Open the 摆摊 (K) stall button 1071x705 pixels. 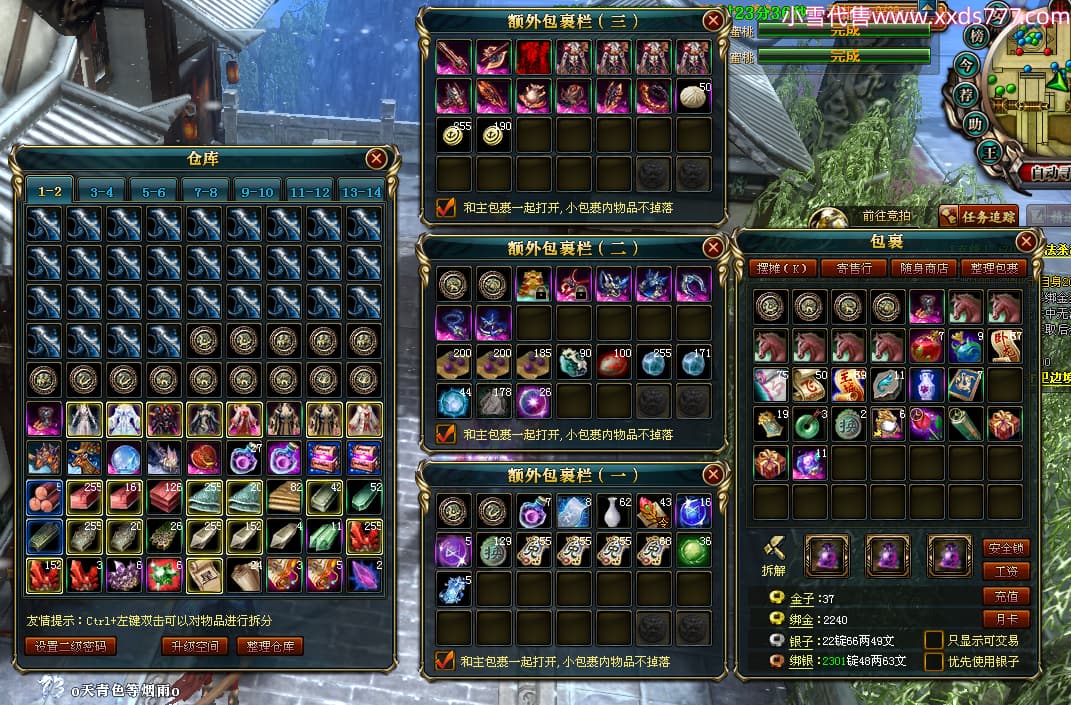click(780, 268)
